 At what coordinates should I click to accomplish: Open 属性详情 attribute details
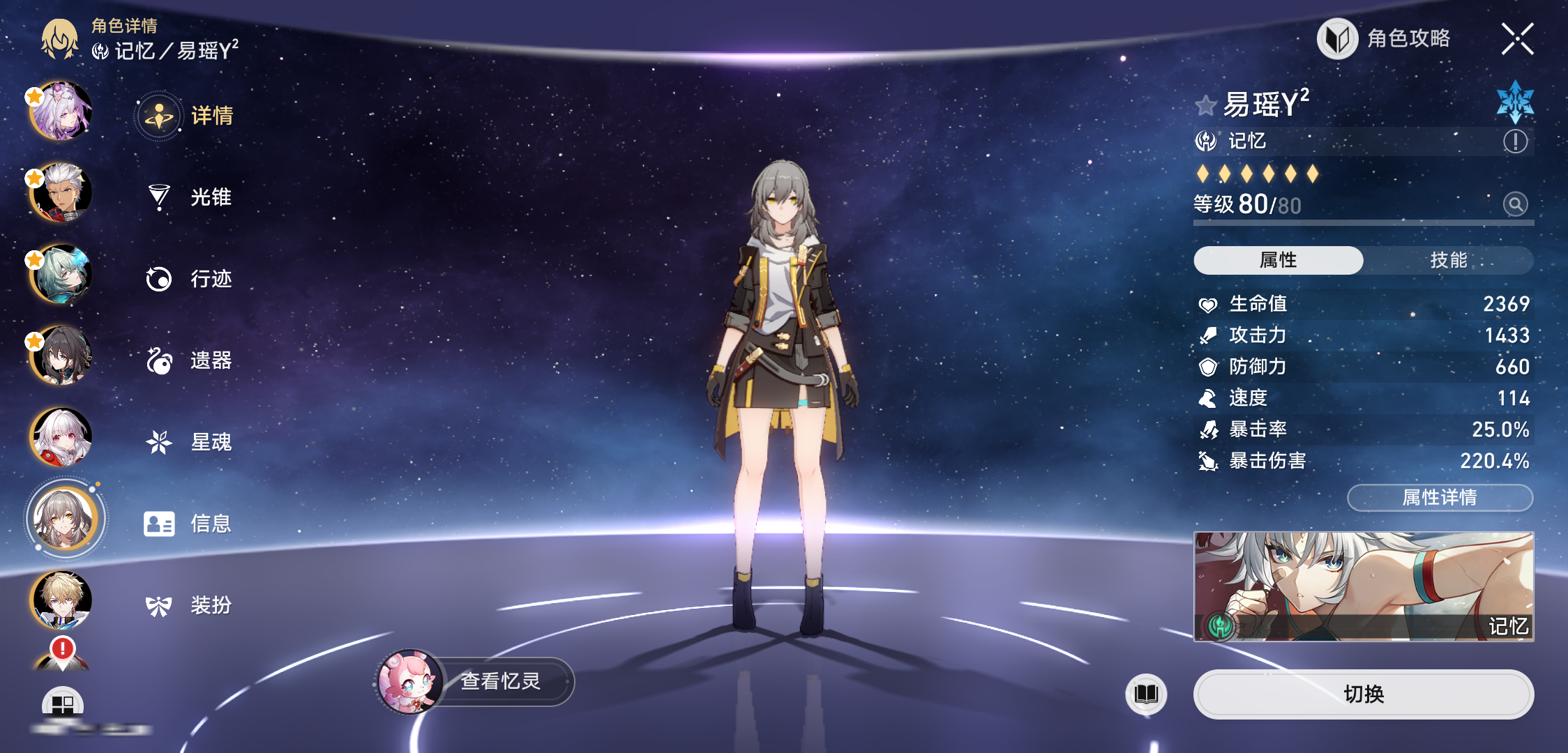coord(1439,497)
